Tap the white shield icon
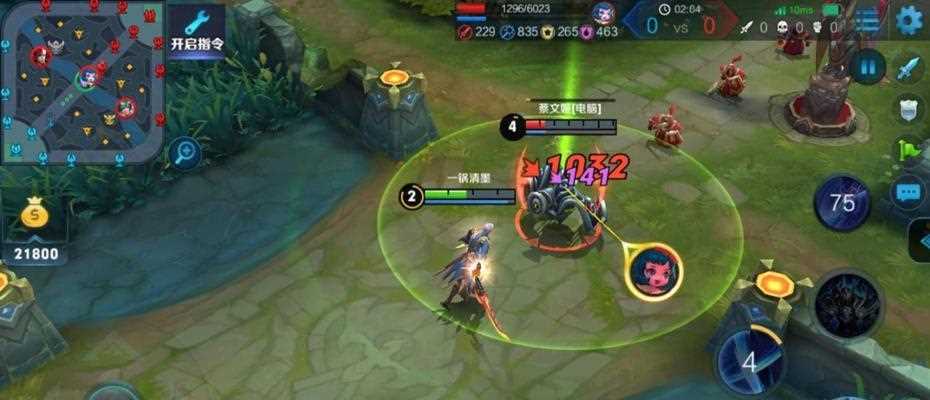Image resolution: width=930 pixels, height=400 pixels. [907, 109]
